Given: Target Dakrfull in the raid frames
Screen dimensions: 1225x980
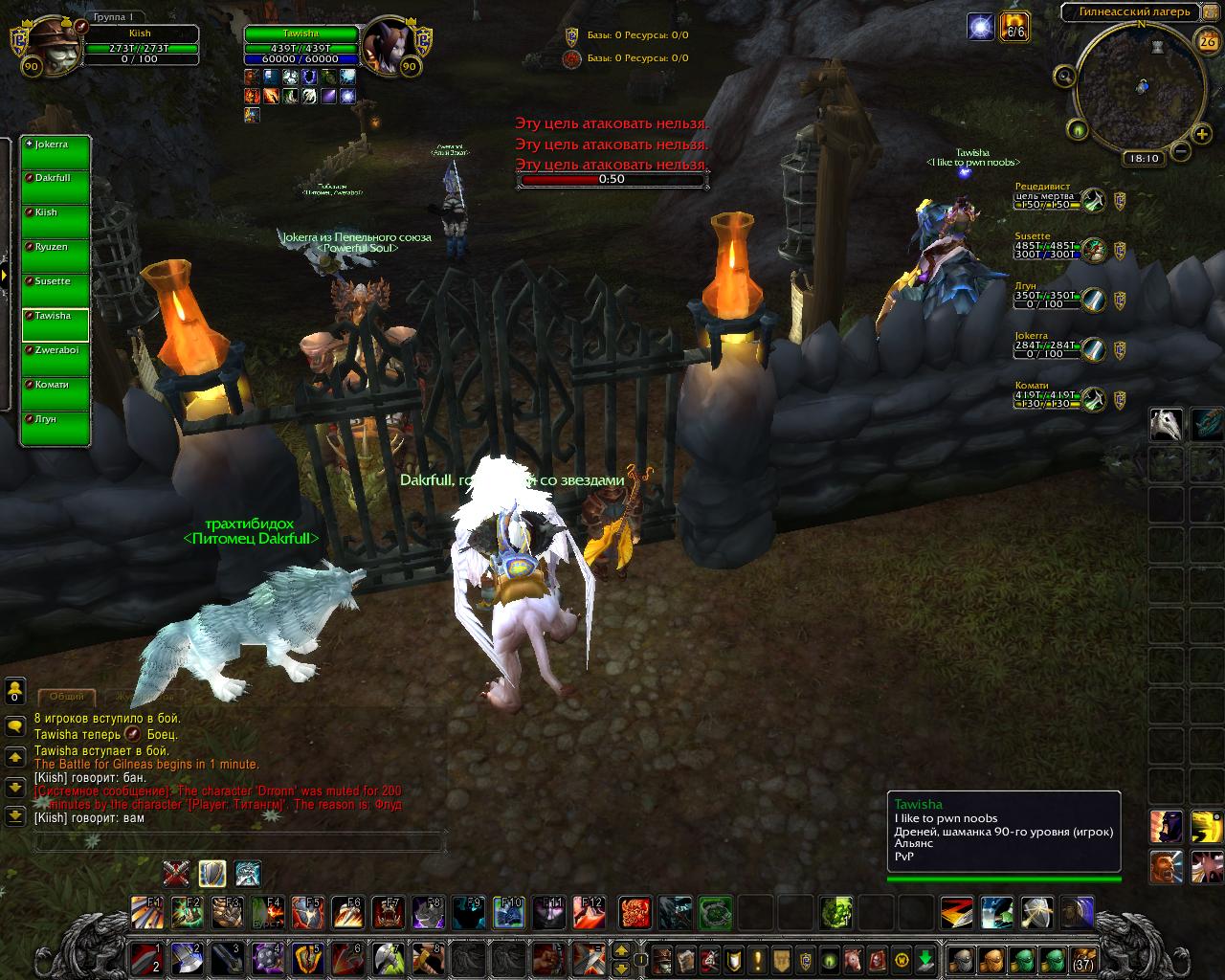Looking at the screenshot, I should tap(56, 188).
